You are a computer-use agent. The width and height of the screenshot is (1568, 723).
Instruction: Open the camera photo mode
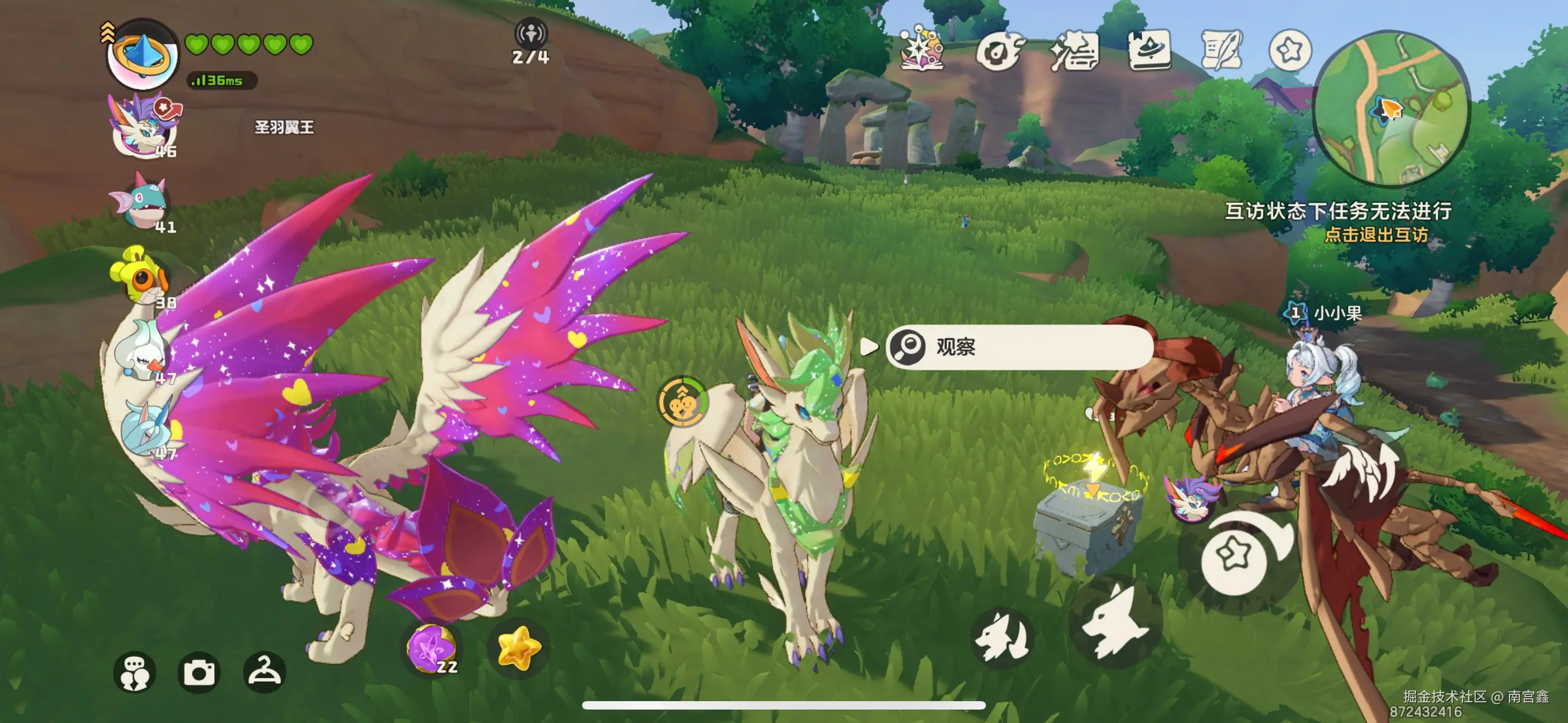199,672
